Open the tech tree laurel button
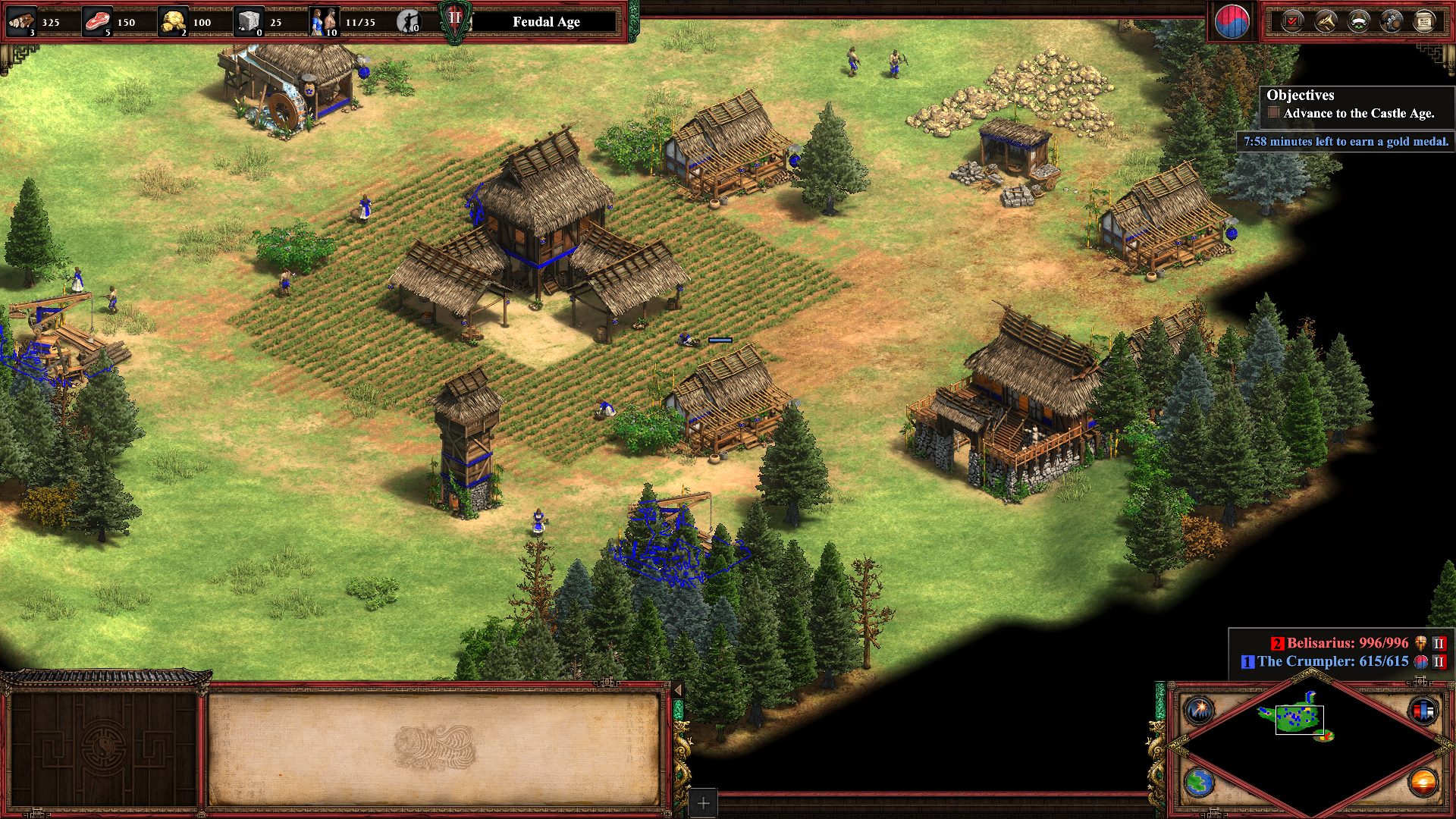Image resolution: width=1456 pixels, height=819 pixels. (1358, 21)
